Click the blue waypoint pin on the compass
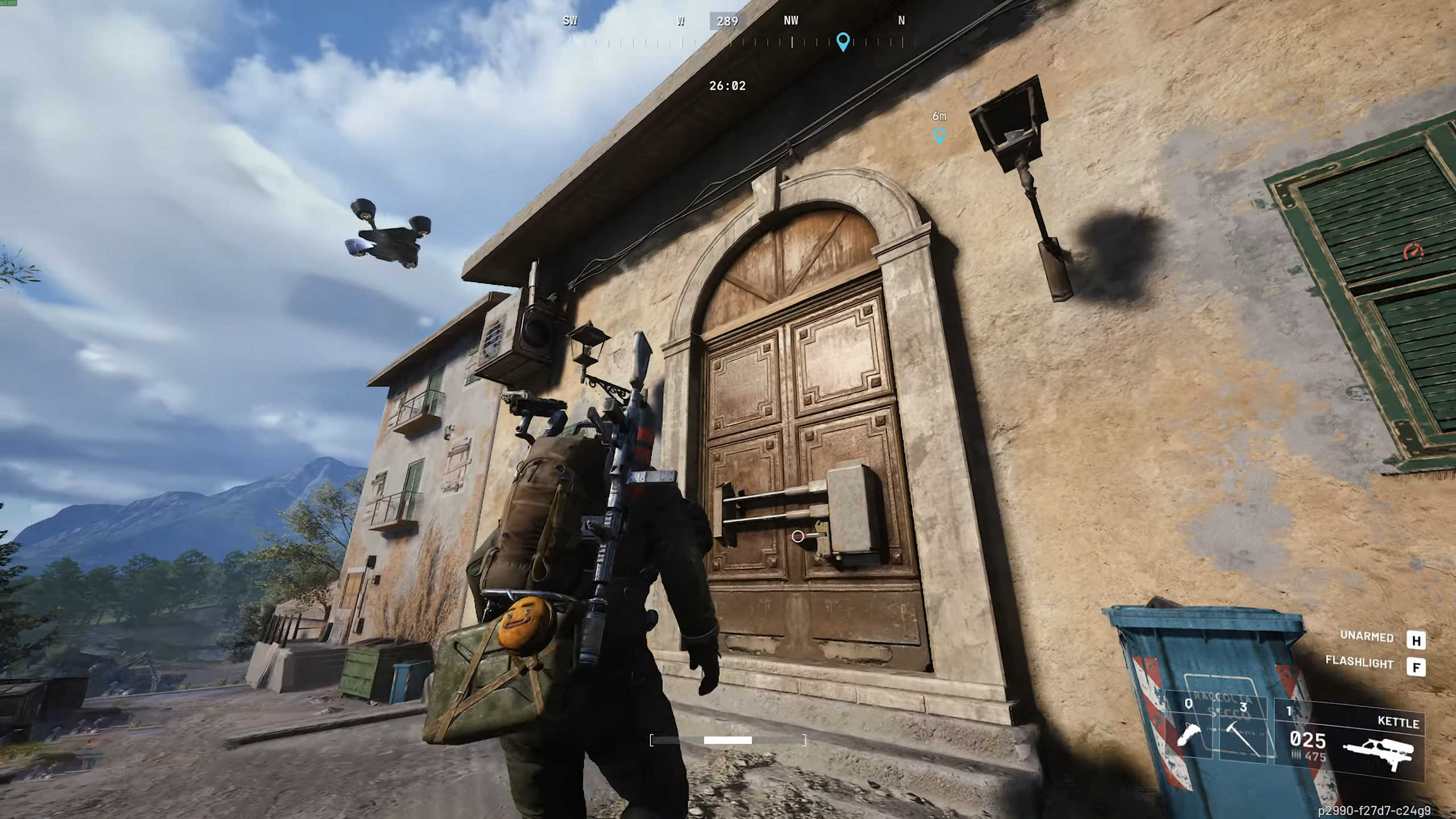This screenshot has width=1456, height=819. pos(842,41)
